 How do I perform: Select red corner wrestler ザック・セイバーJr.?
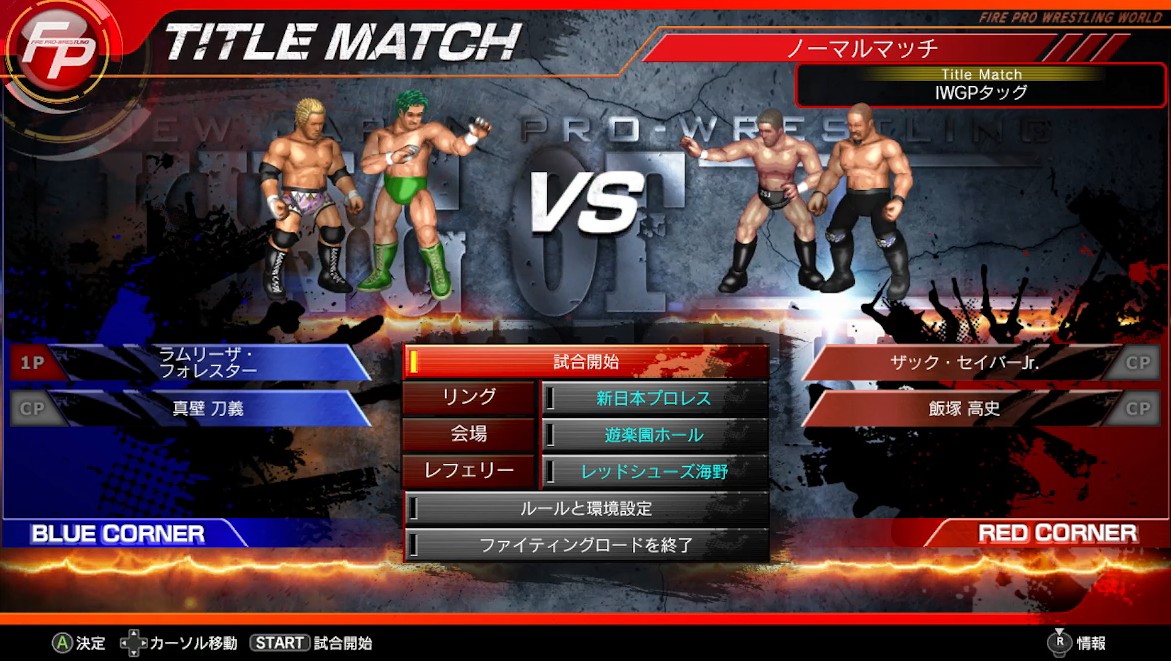coord(965,362)
